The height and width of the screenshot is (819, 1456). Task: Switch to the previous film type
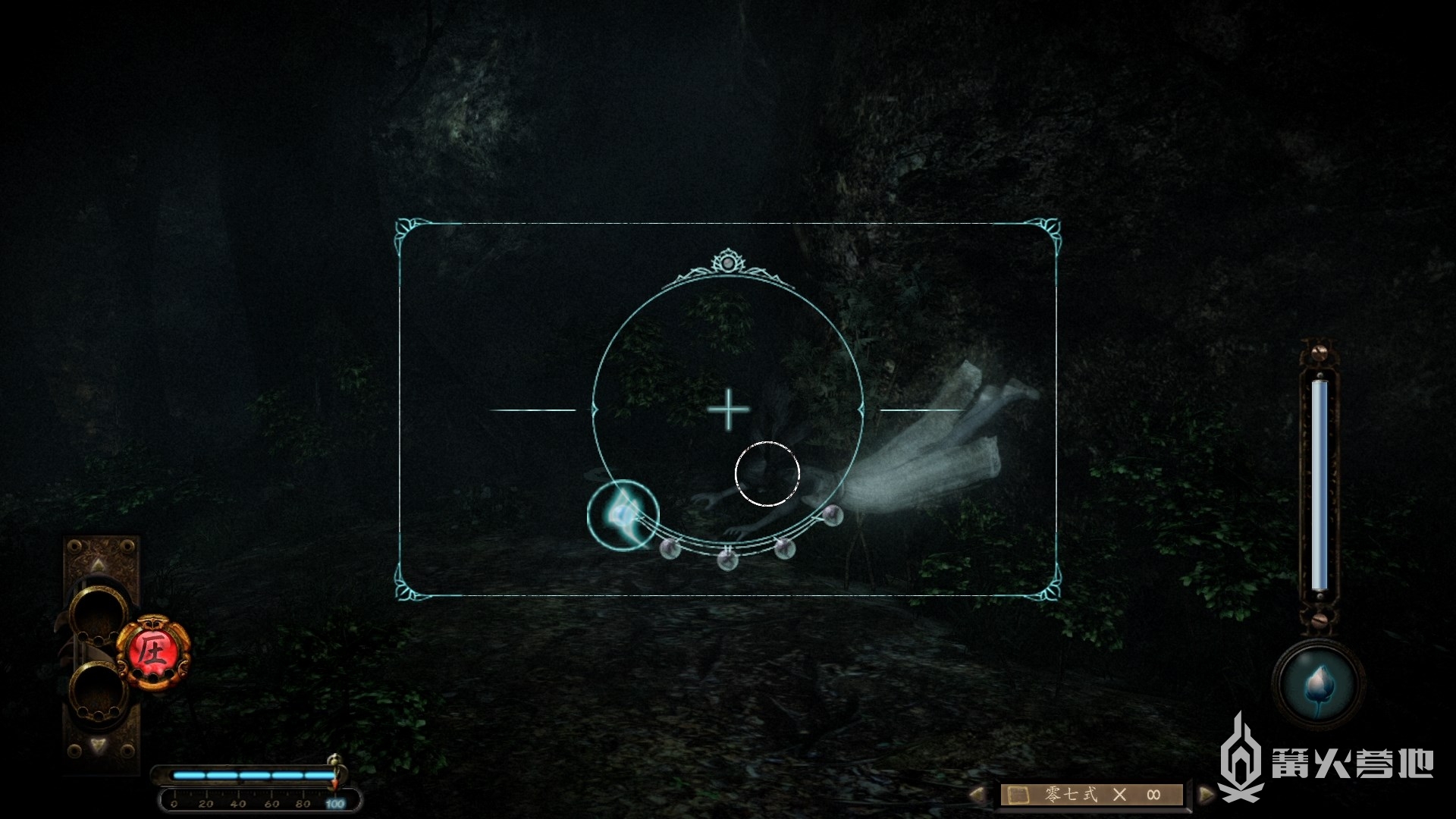click(x=978, y=794)
